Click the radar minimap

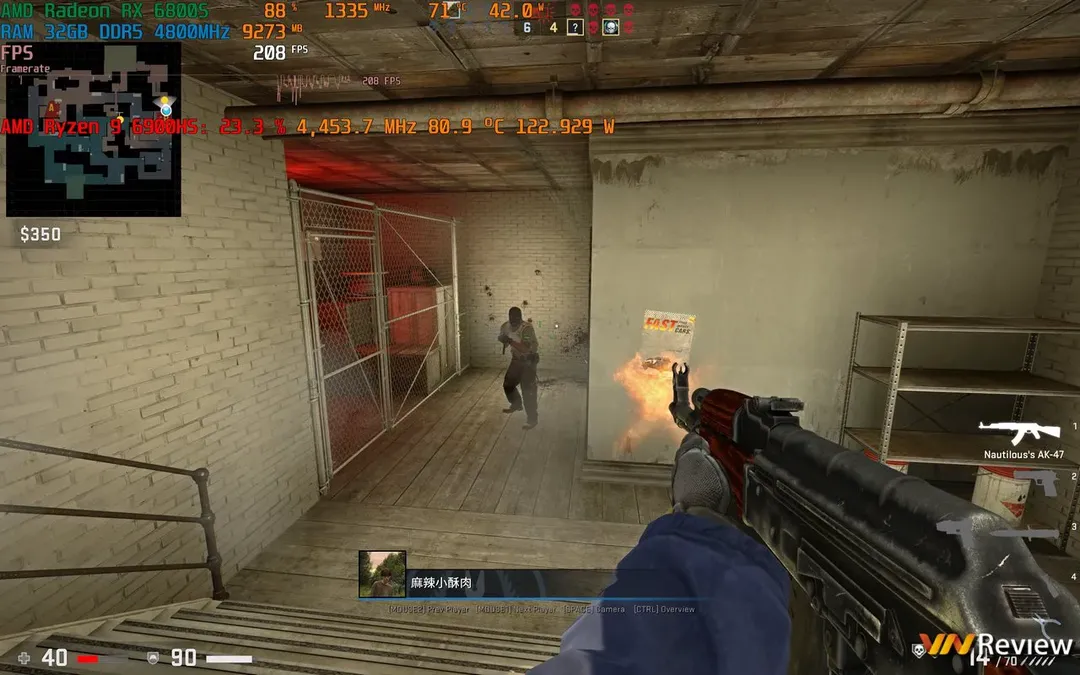(94, 130)
